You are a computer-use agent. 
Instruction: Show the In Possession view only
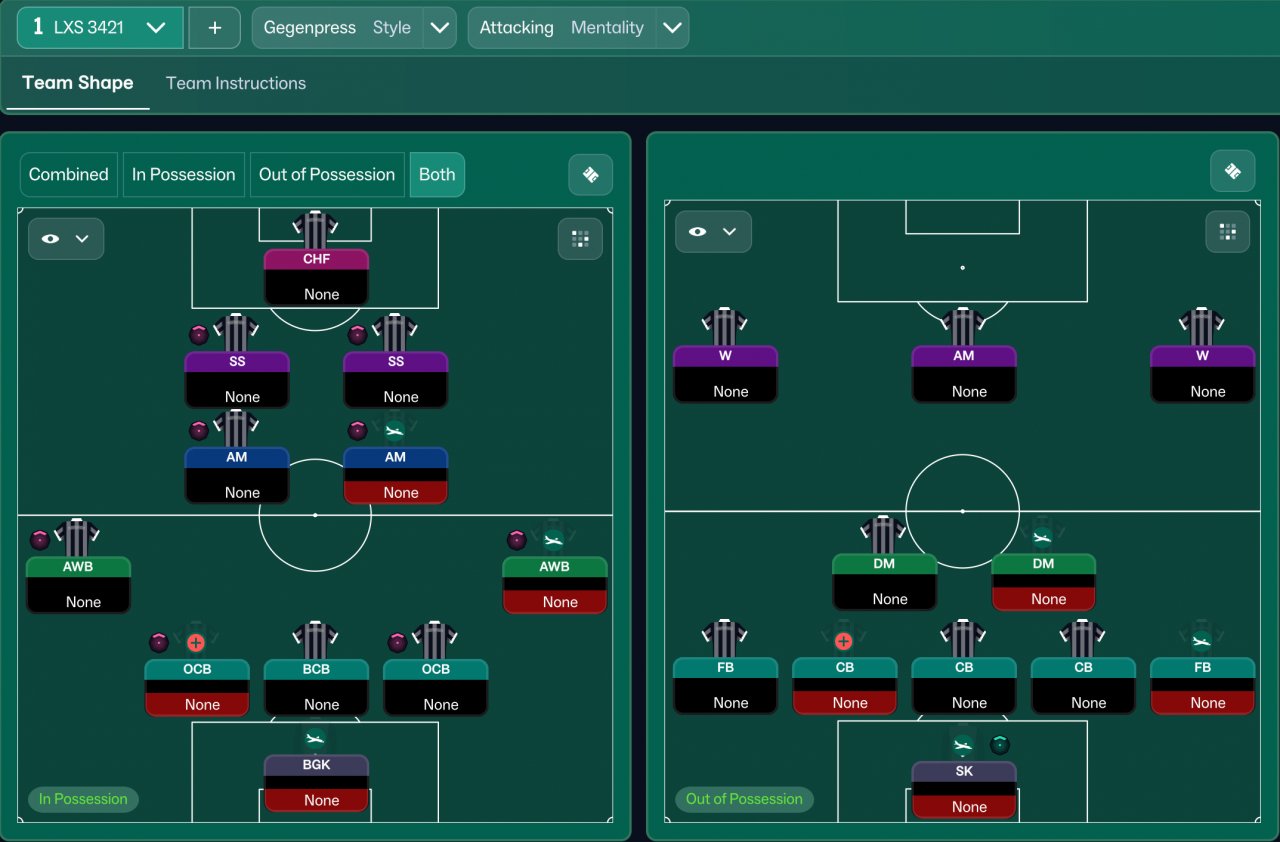click(183, 174)
